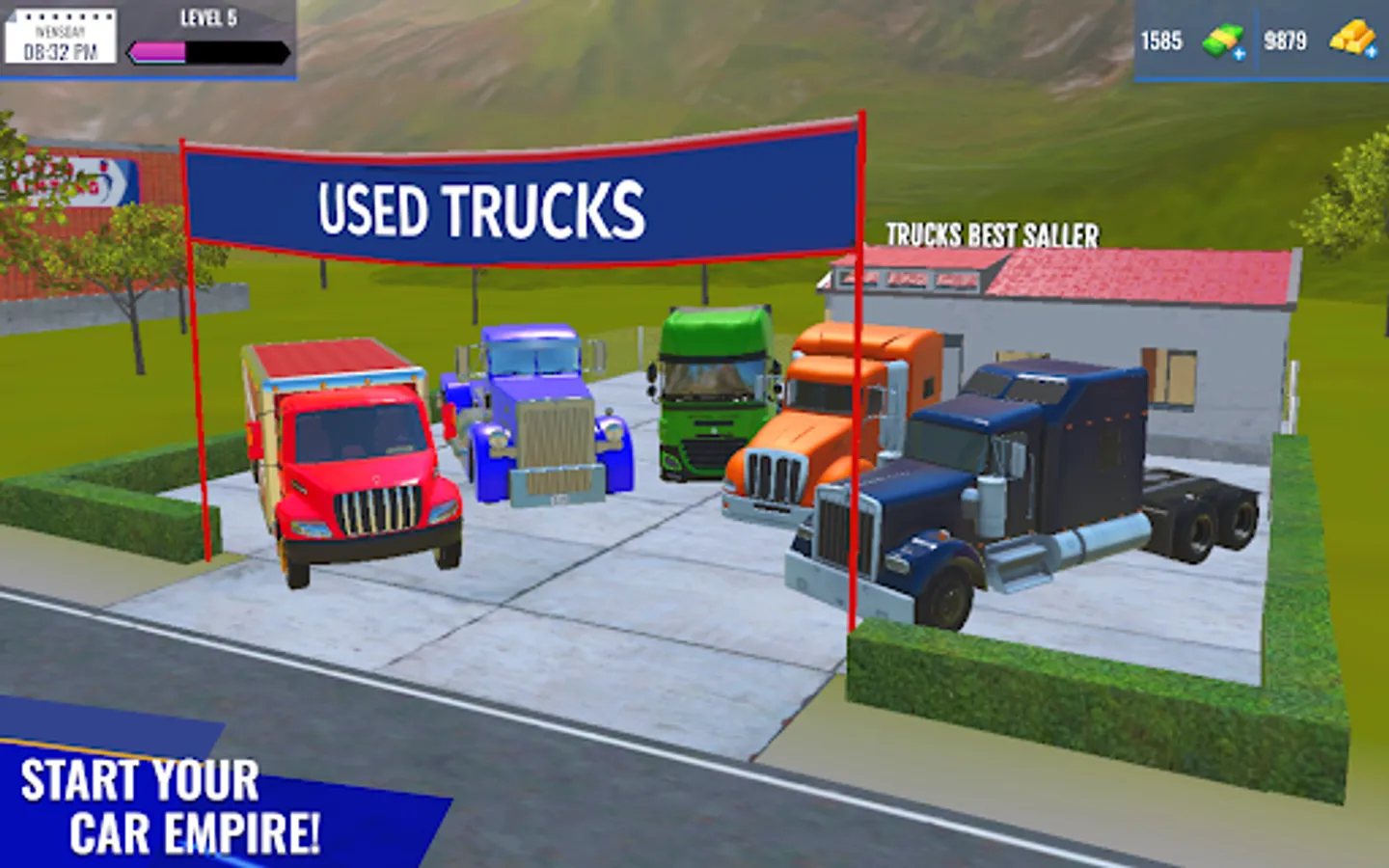Click the blue plus bubble on cash icon
Screen dimensions: 1389x868
click(1241, 54)
